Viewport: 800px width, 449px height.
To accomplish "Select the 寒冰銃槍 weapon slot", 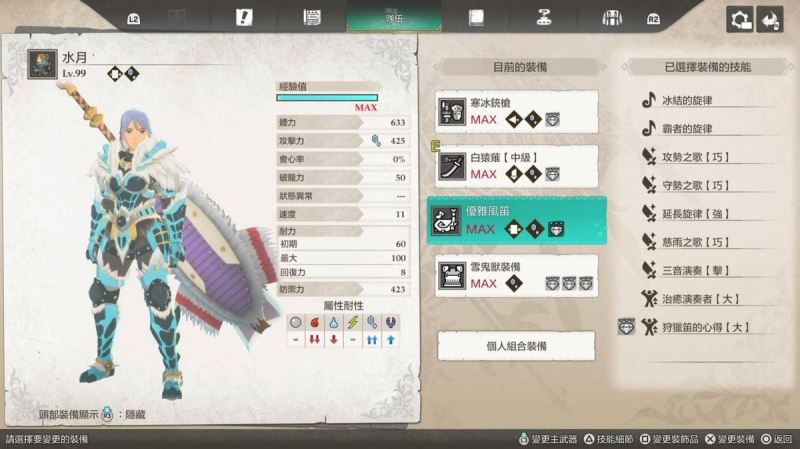I will (x=517, y=111).
